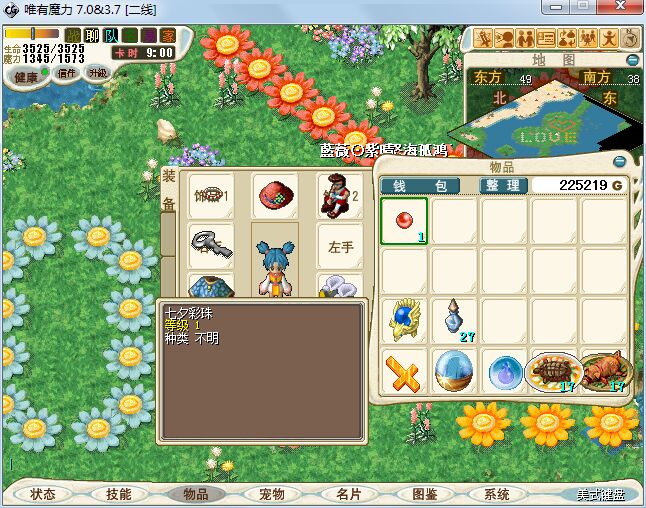Open the 名片 name card menu
The width and height of the screenshot is (646, 508).
(348, 494)
